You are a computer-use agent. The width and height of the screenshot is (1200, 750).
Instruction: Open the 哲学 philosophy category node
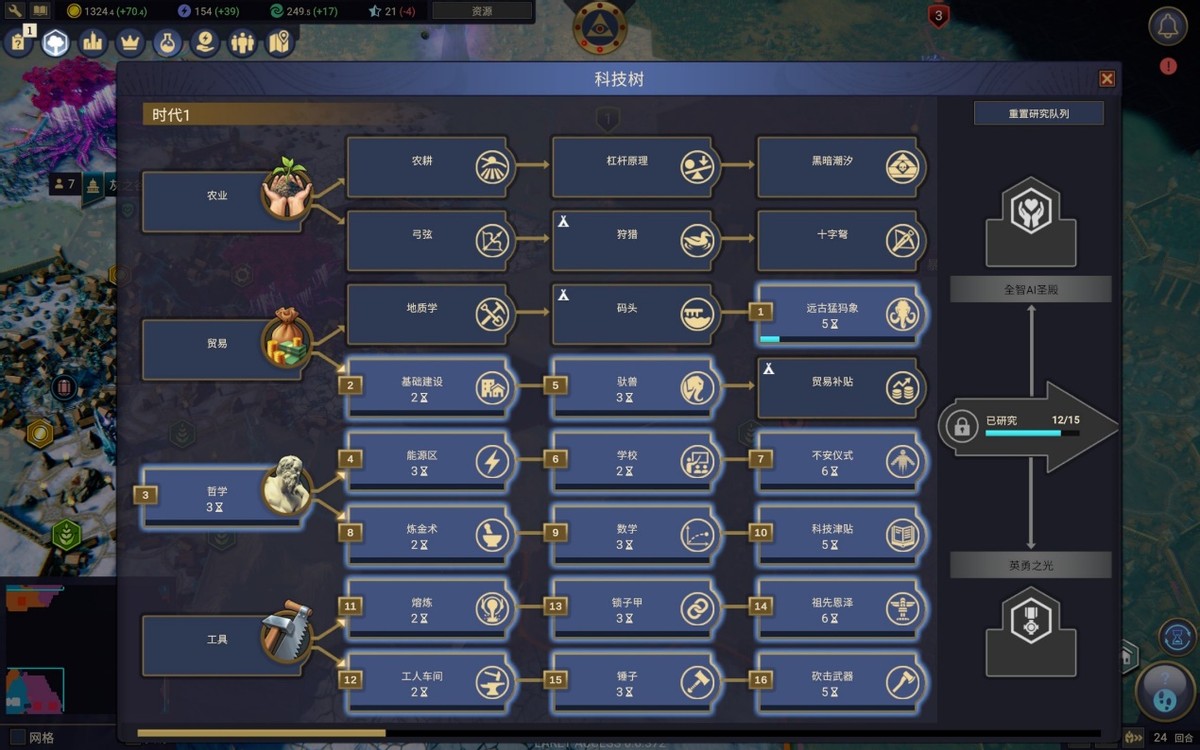[x=222, y=498]
